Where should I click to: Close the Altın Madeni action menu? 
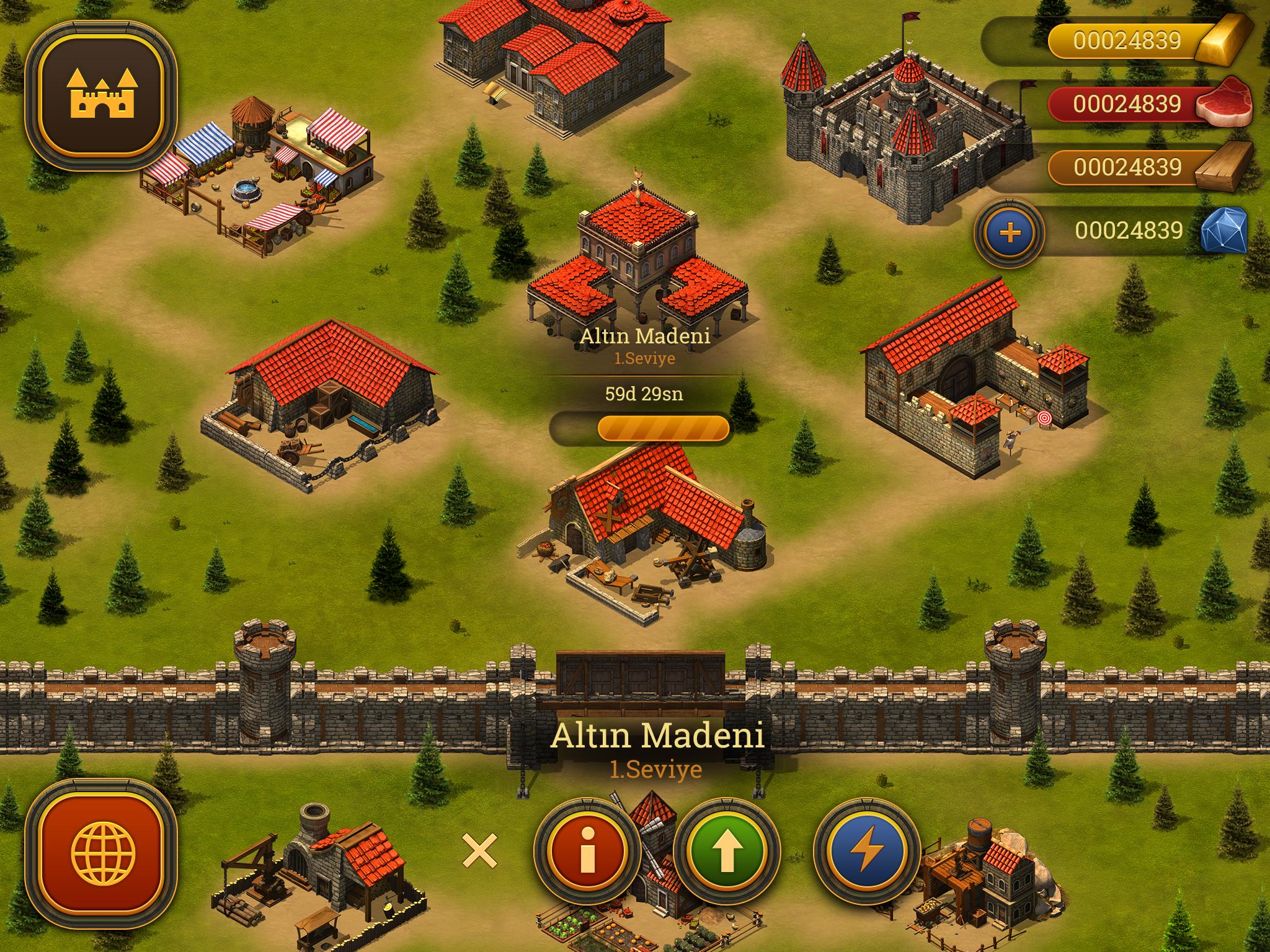(x=480, y=850)
